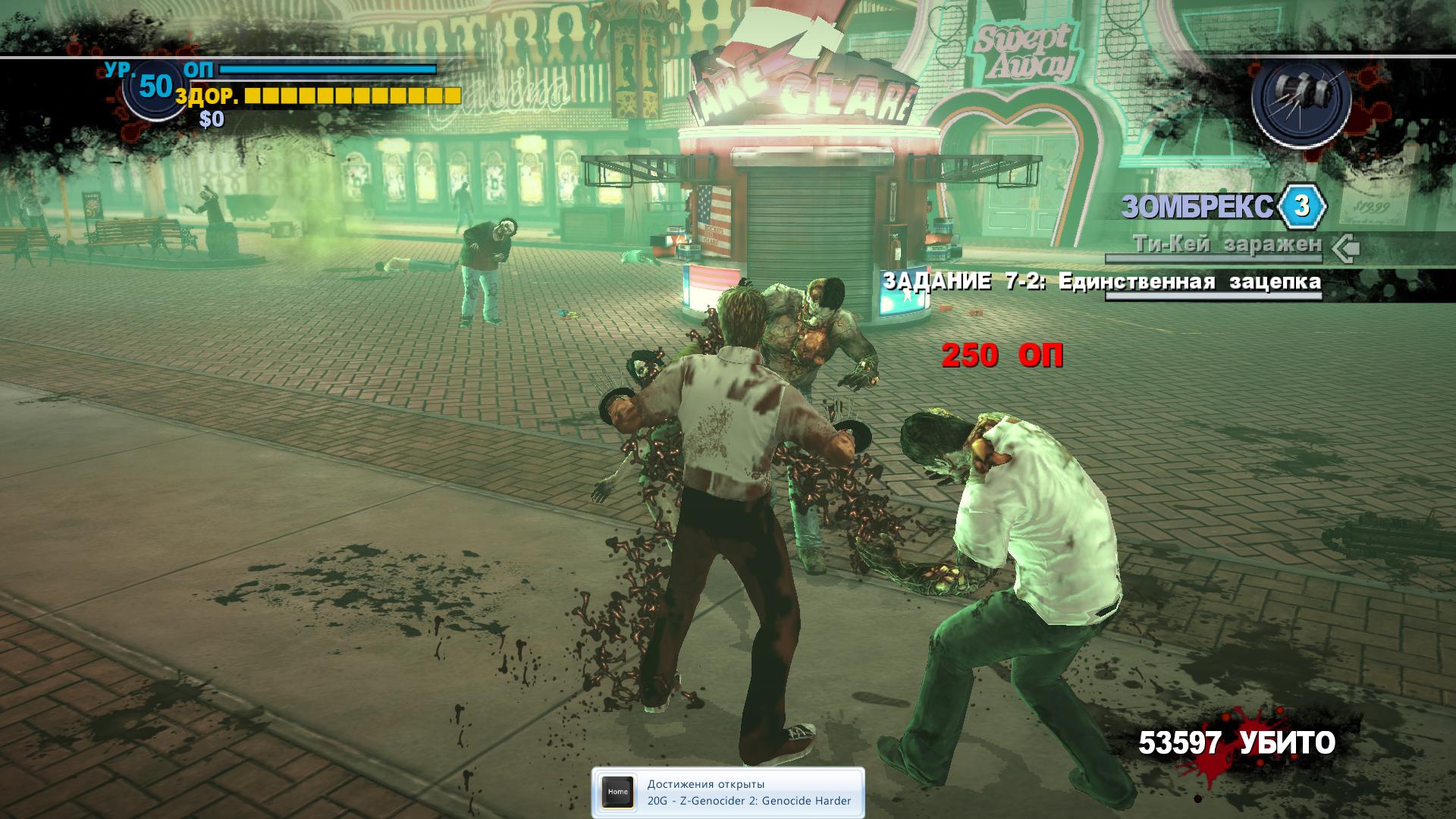This screenshot has width=1456, height=819.
Task: Select the Ти-Кей заражен case entry
Action: click(x=1227, y=245)
